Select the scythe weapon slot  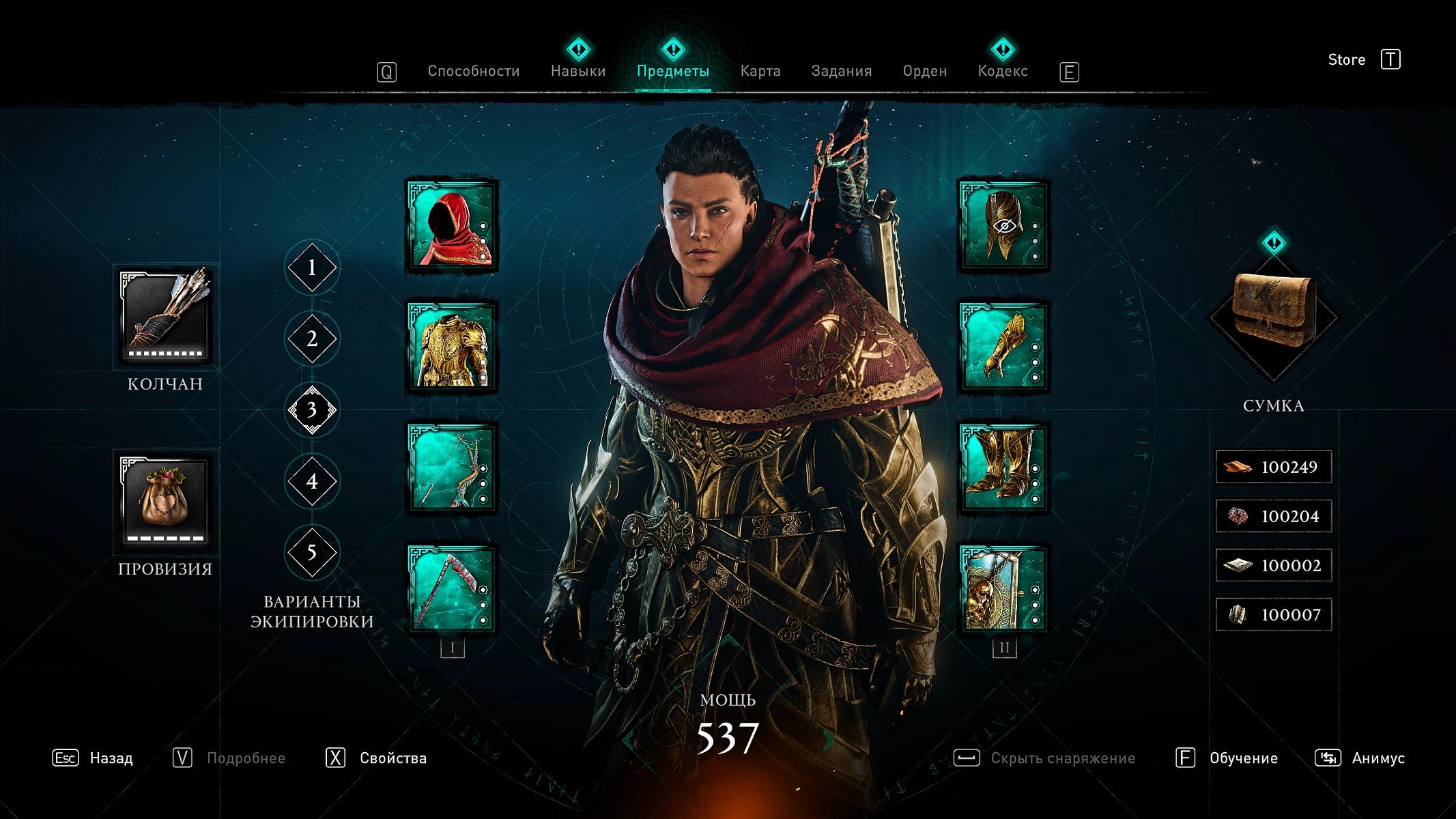(x=452, y=590)
